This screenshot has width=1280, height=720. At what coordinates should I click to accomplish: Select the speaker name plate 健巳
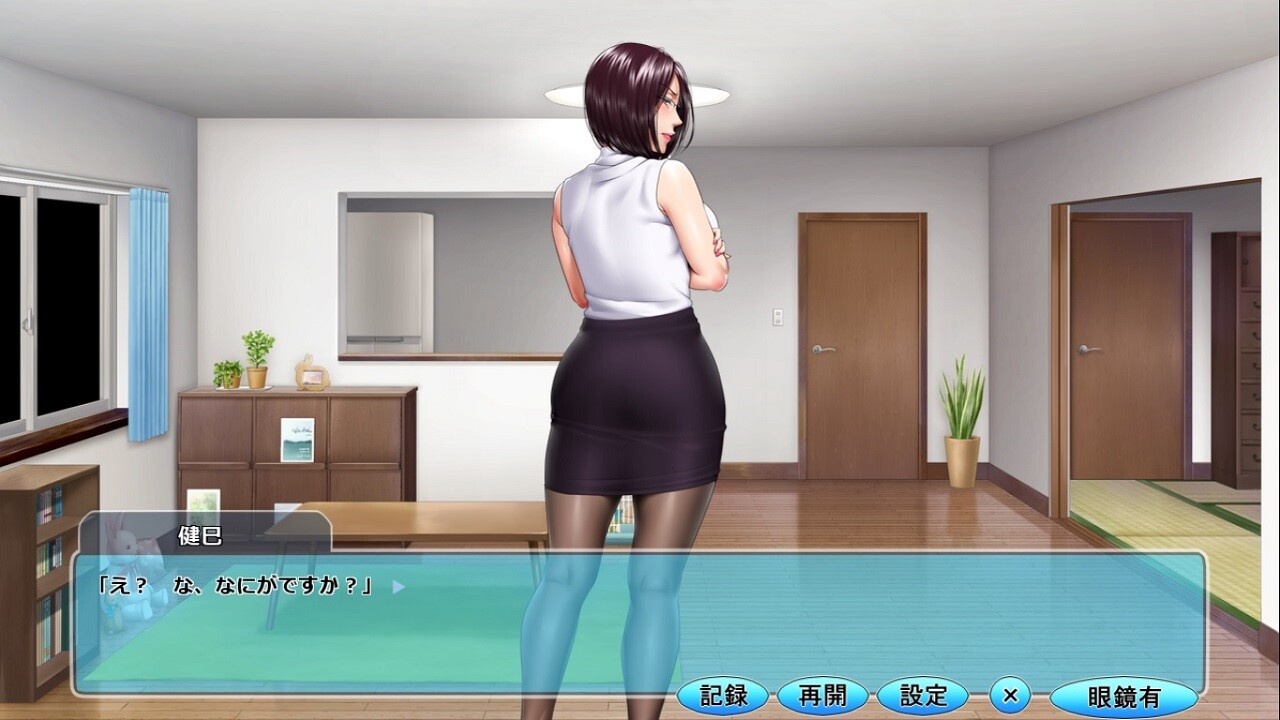[x=198, y=533]
